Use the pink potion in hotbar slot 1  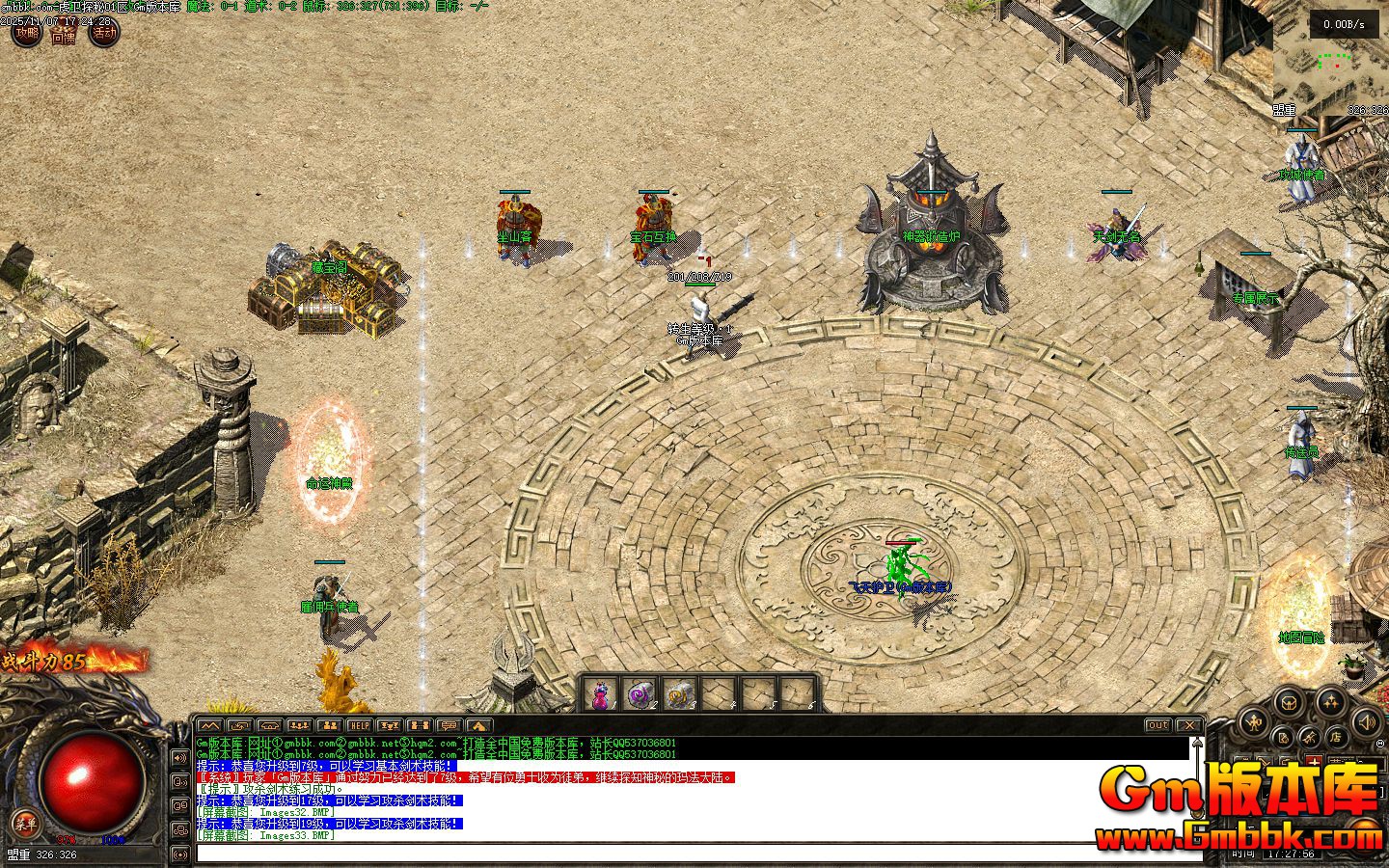pos(602,692)
